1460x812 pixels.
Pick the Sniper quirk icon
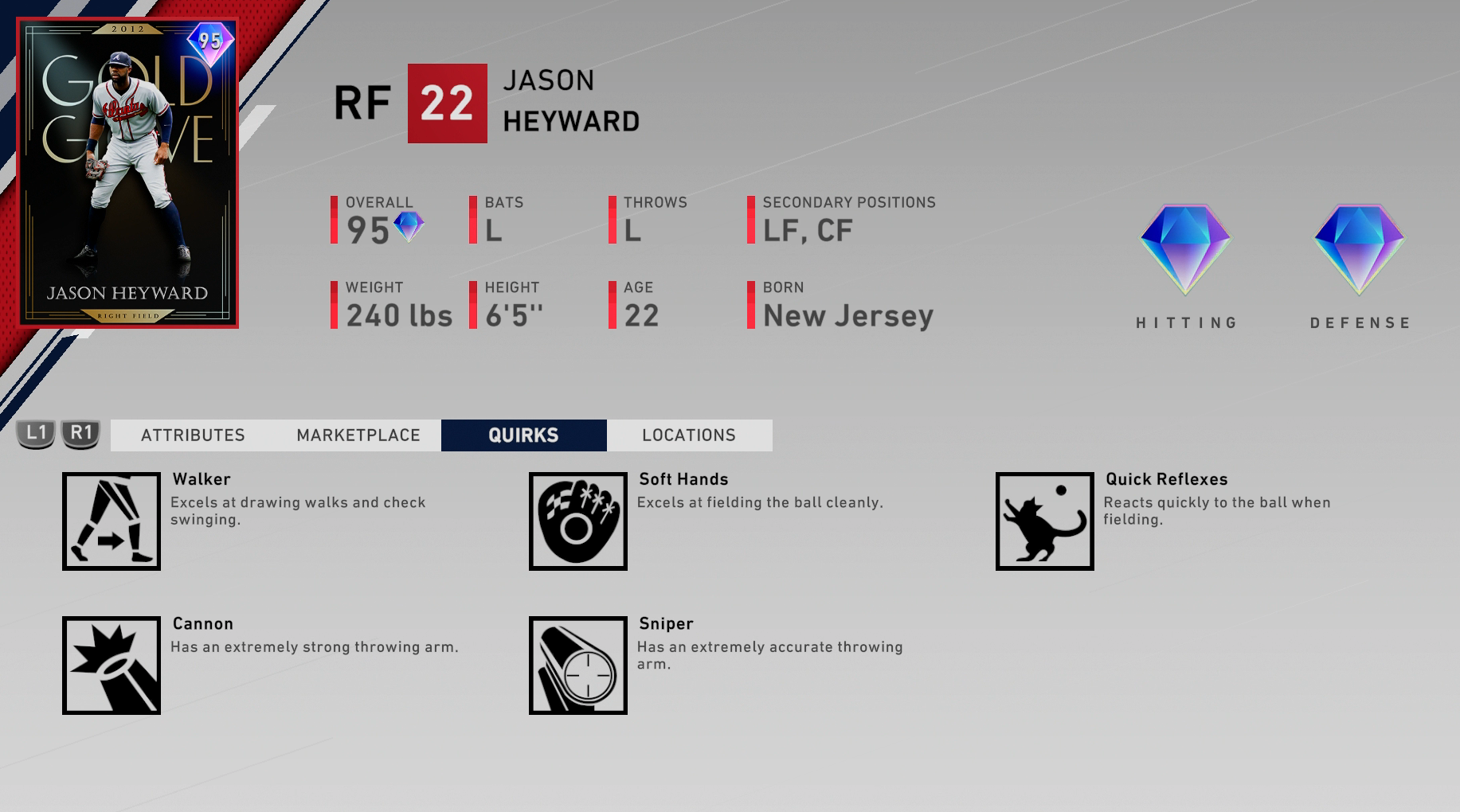pyautogui.click(x=578, y=666)
